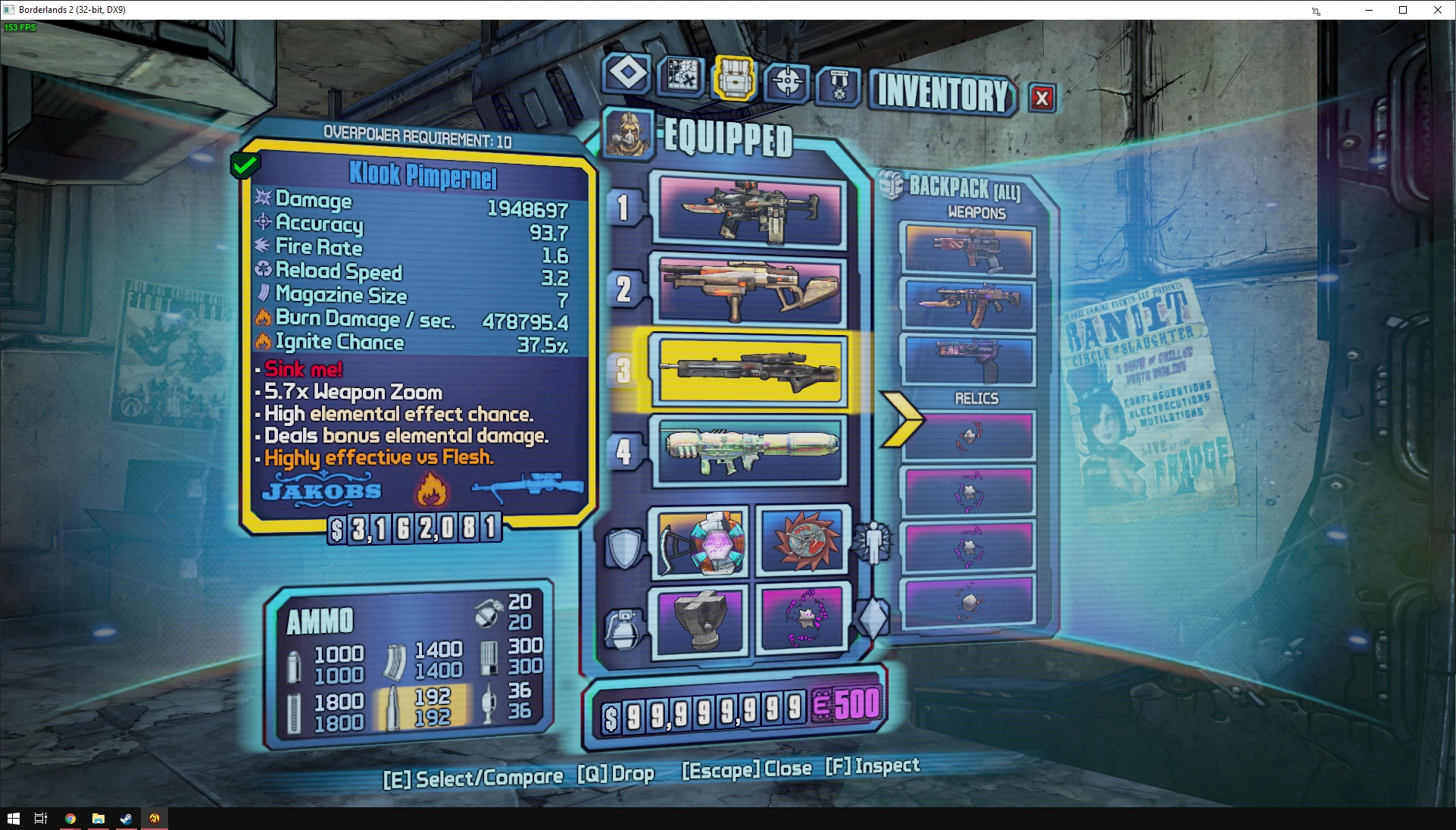Click the equipped relic slot

[803, 616]
